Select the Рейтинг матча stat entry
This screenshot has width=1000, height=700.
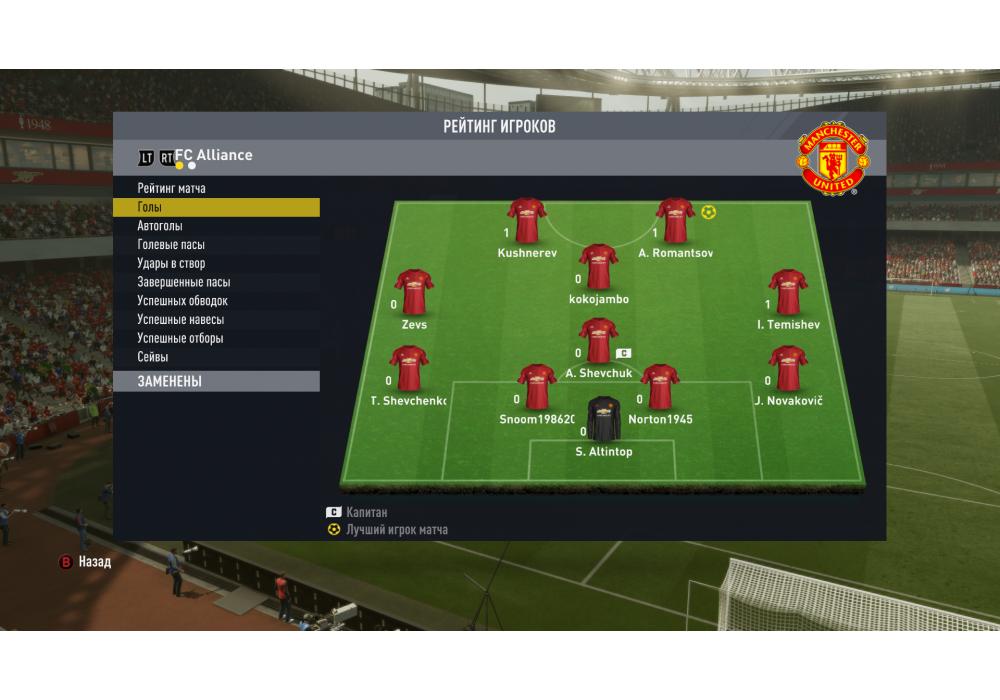(172, 188)
